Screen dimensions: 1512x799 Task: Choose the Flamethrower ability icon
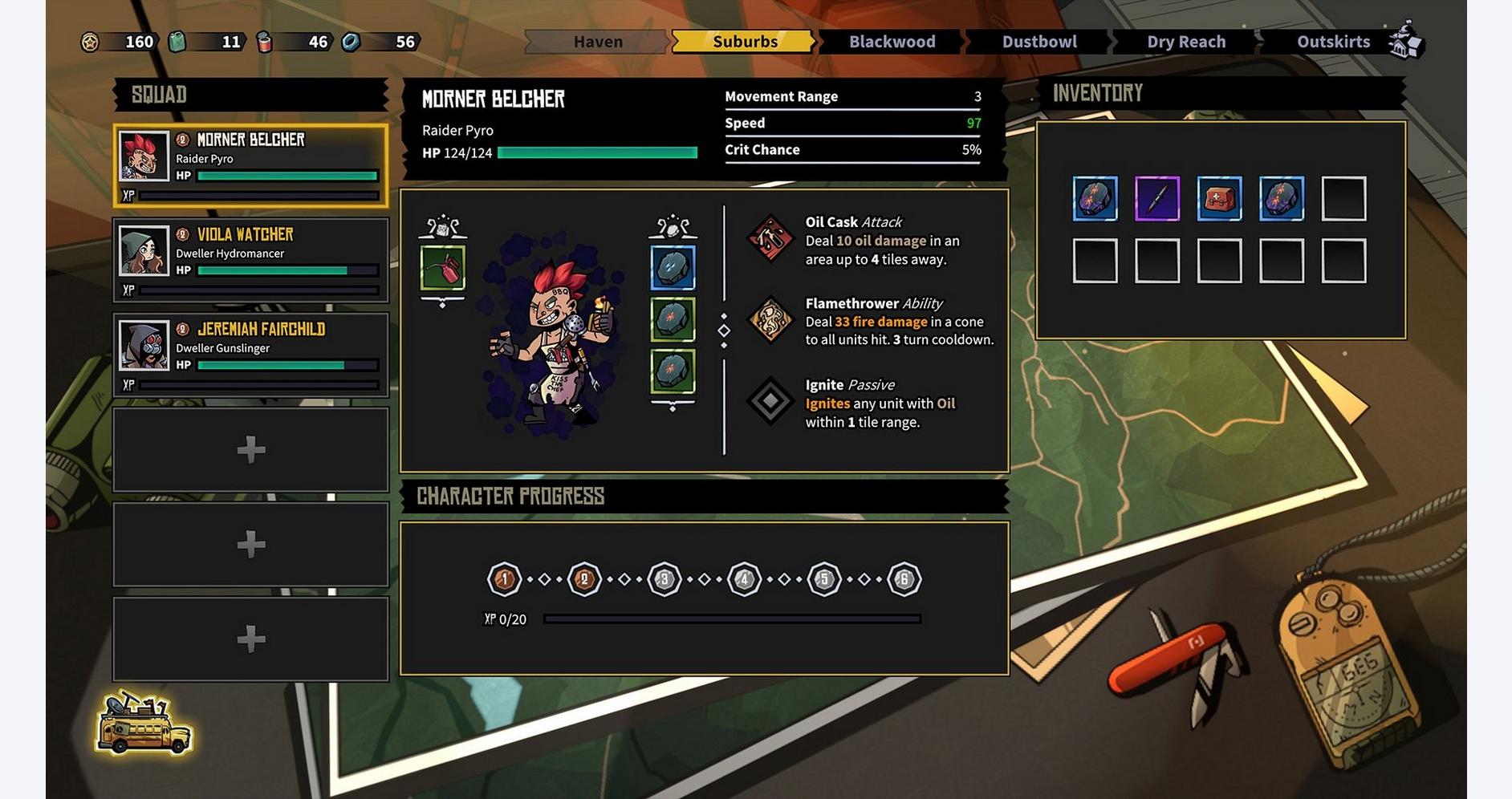coord(770,320)
